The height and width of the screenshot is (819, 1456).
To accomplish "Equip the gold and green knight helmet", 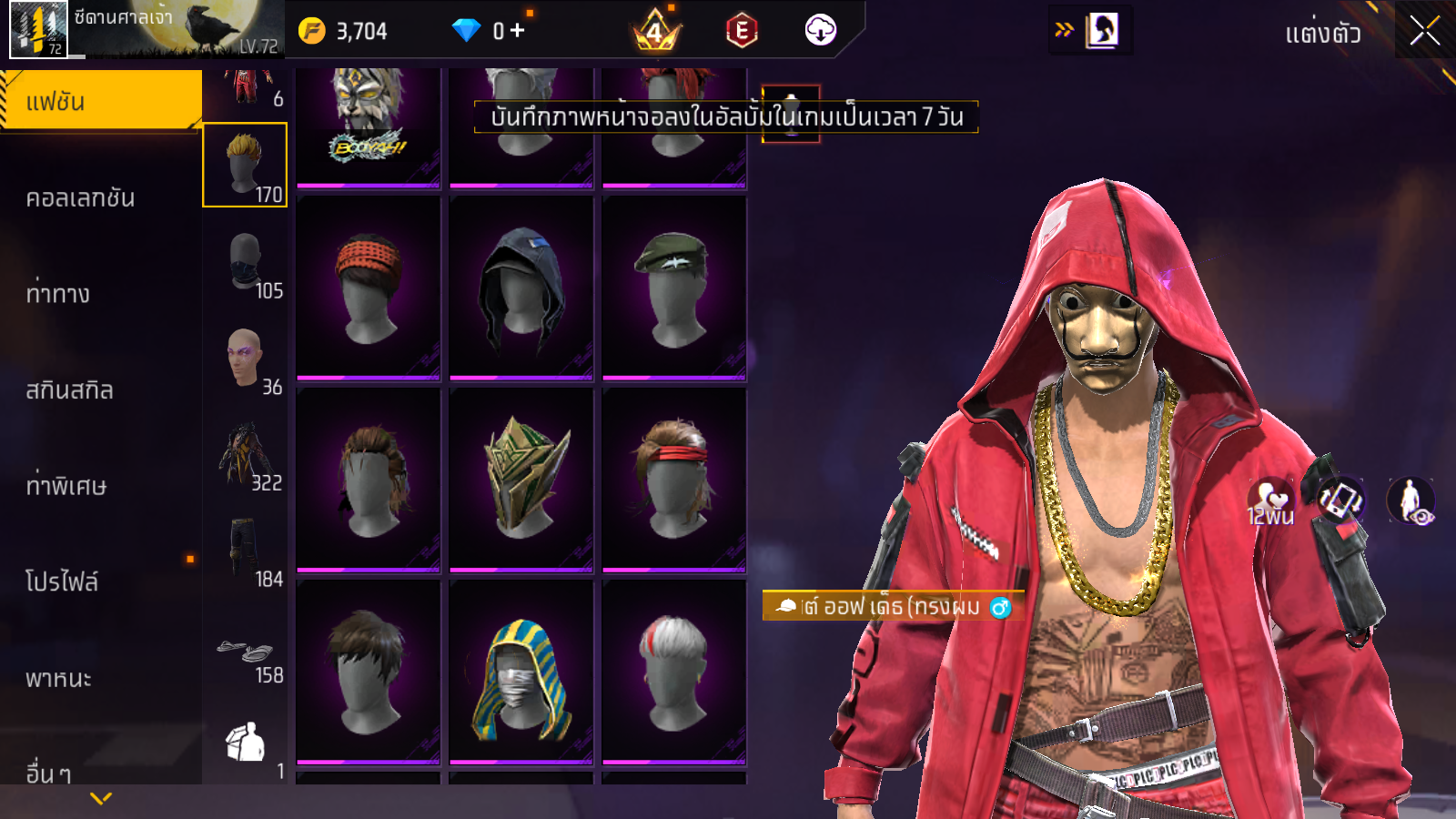I will pyautogui.click(x=521, y=480).
